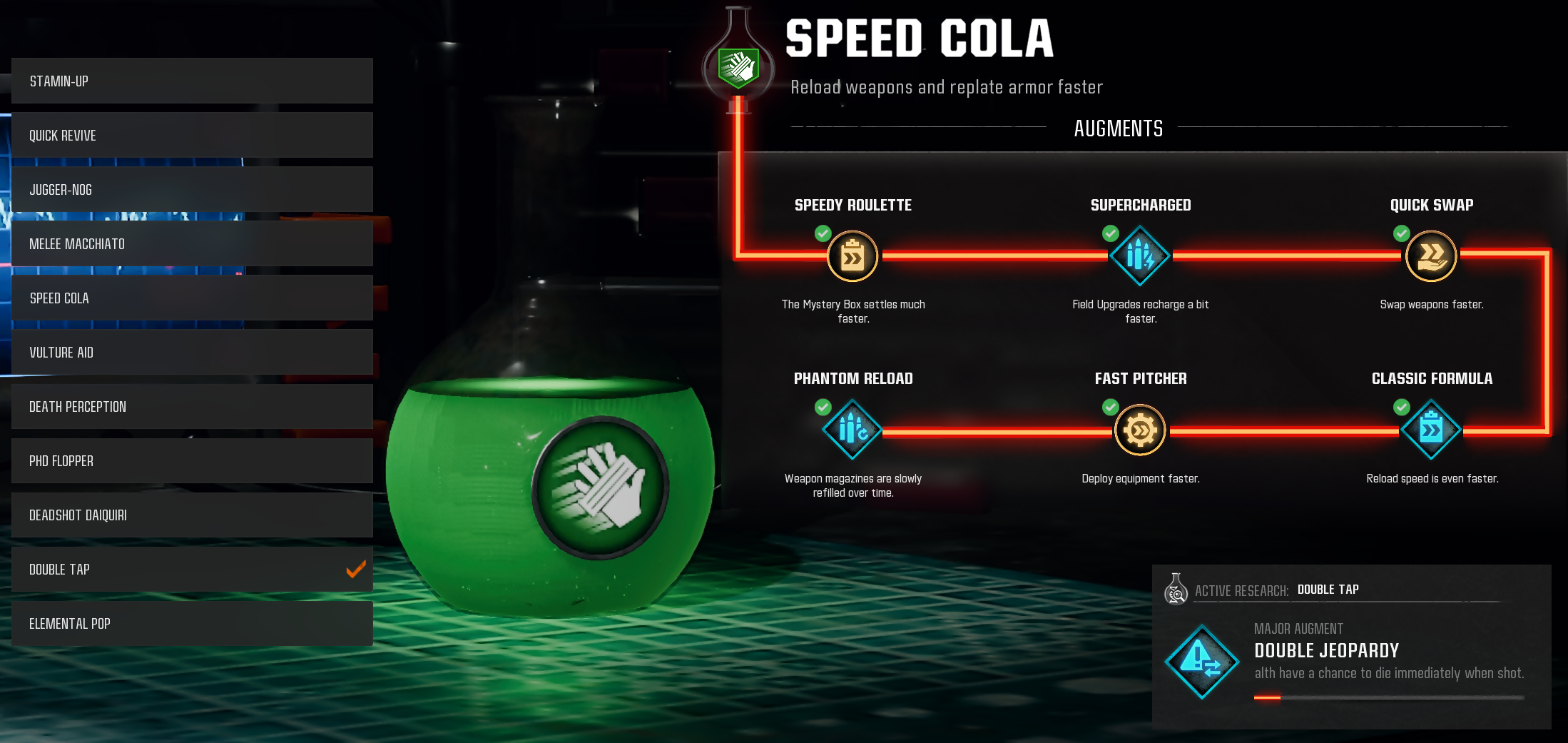Choose the Elemental Pop perk

(192, 623)
